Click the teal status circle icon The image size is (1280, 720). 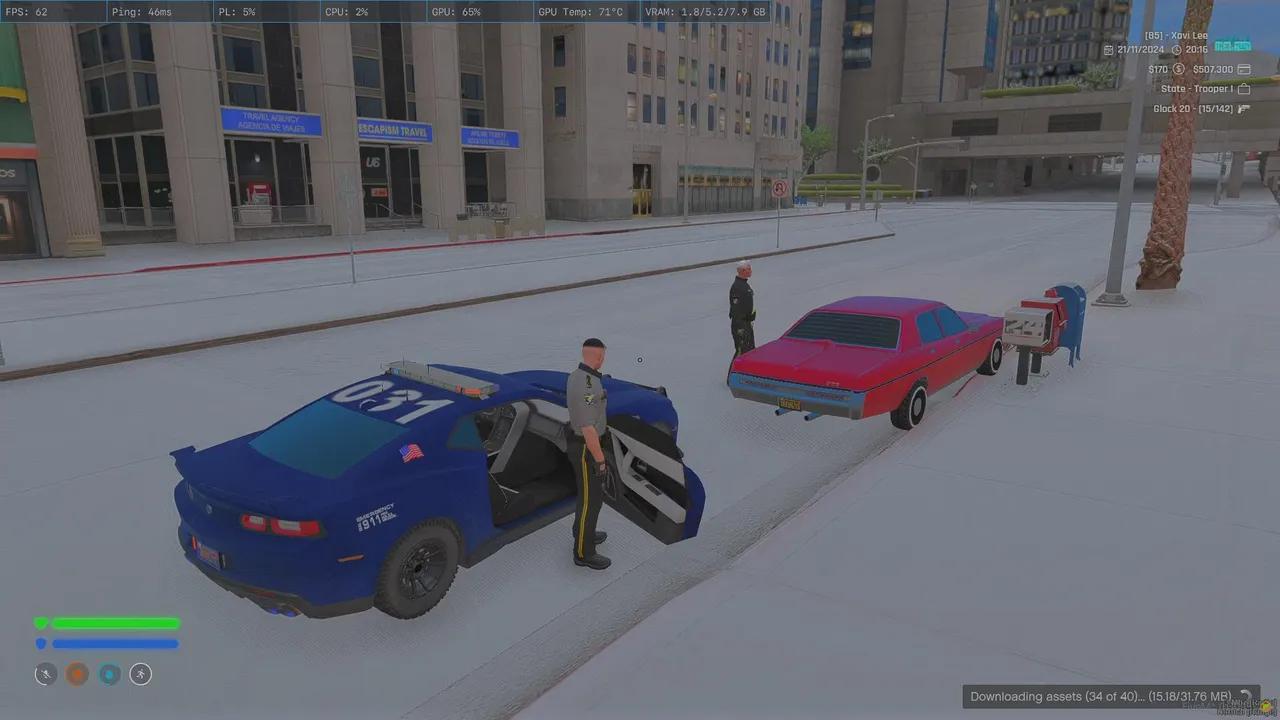[x=110, y=674]
